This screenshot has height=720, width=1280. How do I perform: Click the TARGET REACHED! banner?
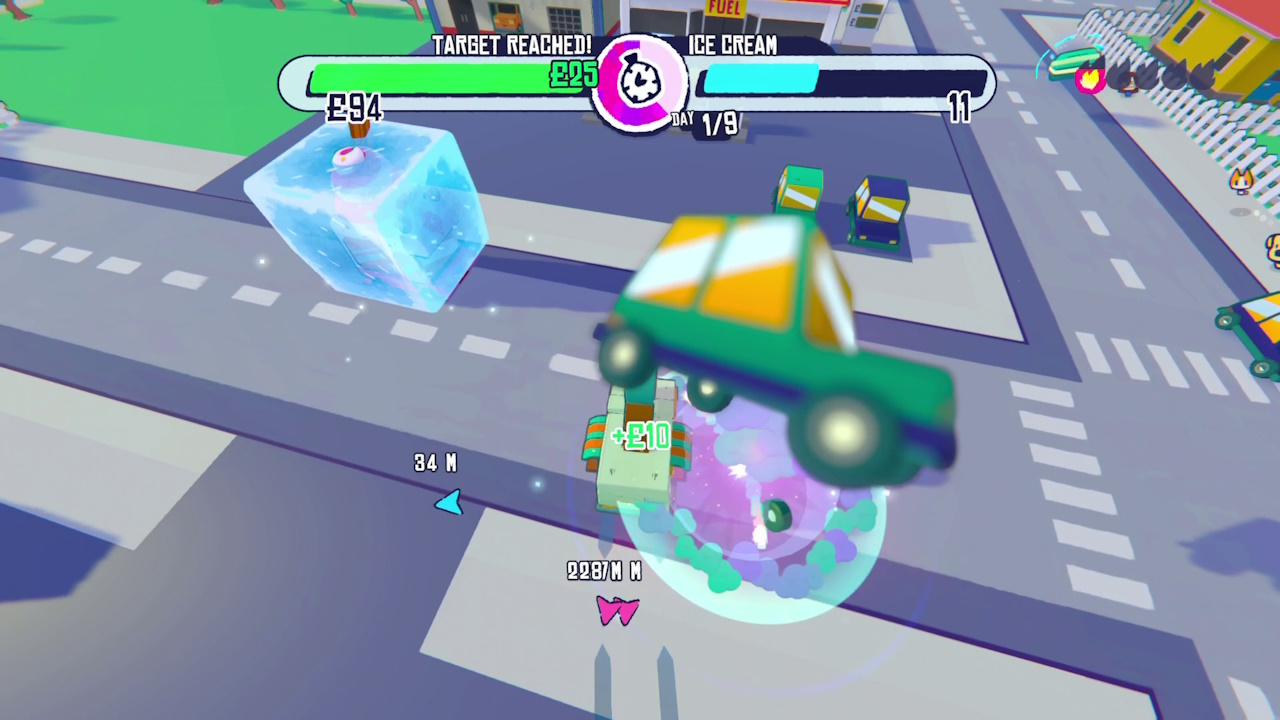(x=512, y=45)
